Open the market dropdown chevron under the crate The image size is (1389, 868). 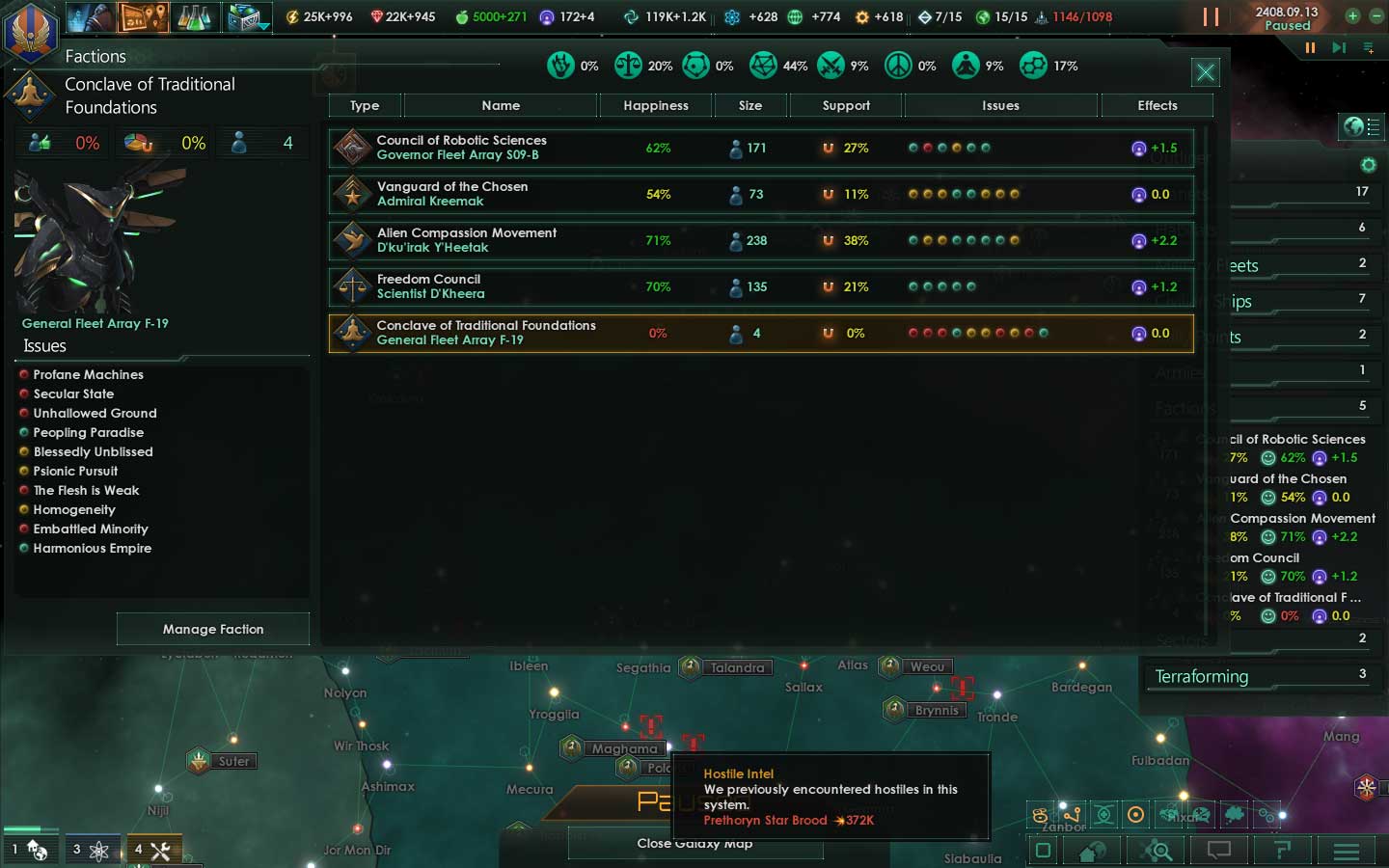tap(262, 27)
